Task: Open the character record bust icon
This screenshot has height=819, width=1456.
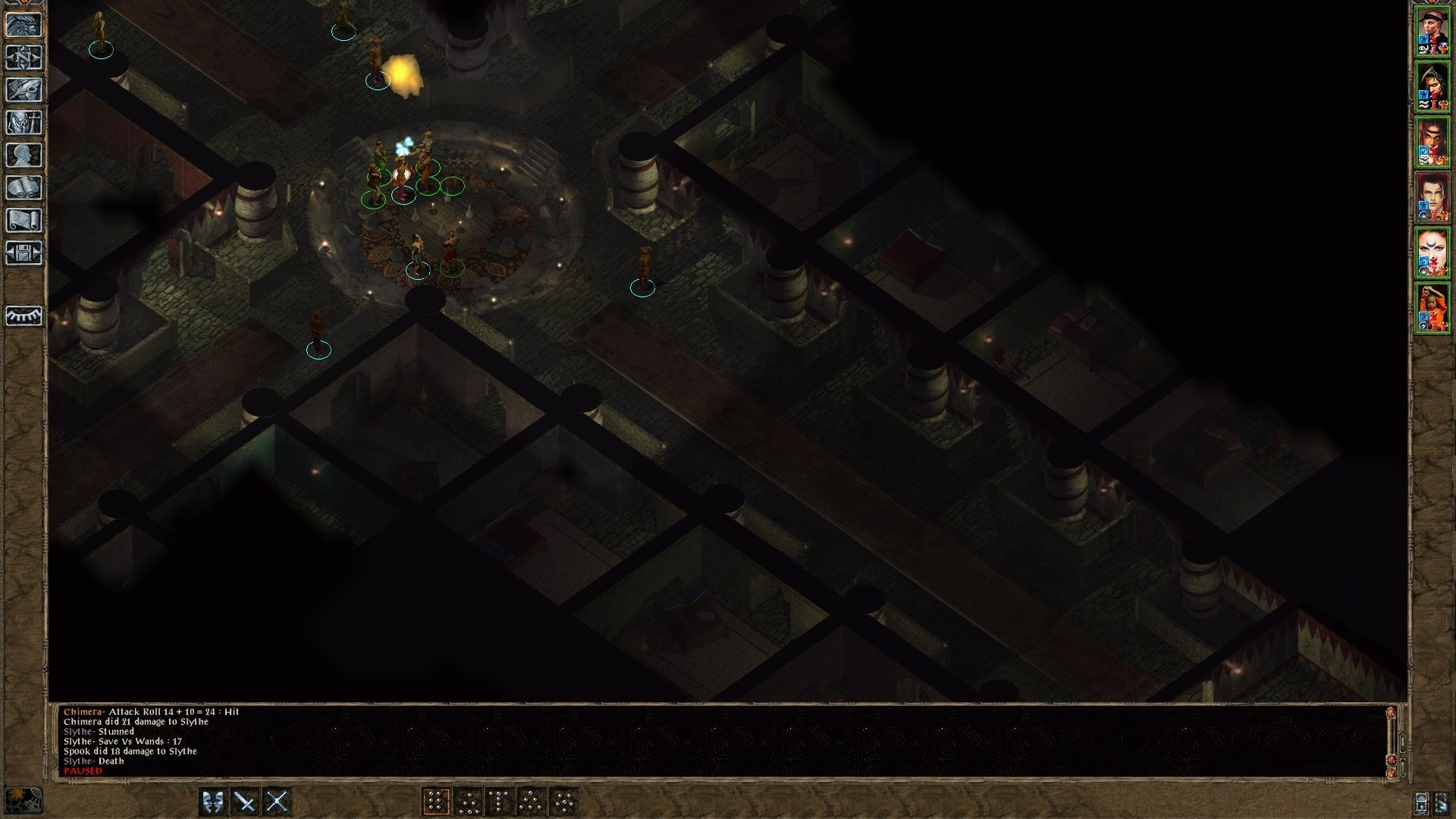Action: point(24,155)
